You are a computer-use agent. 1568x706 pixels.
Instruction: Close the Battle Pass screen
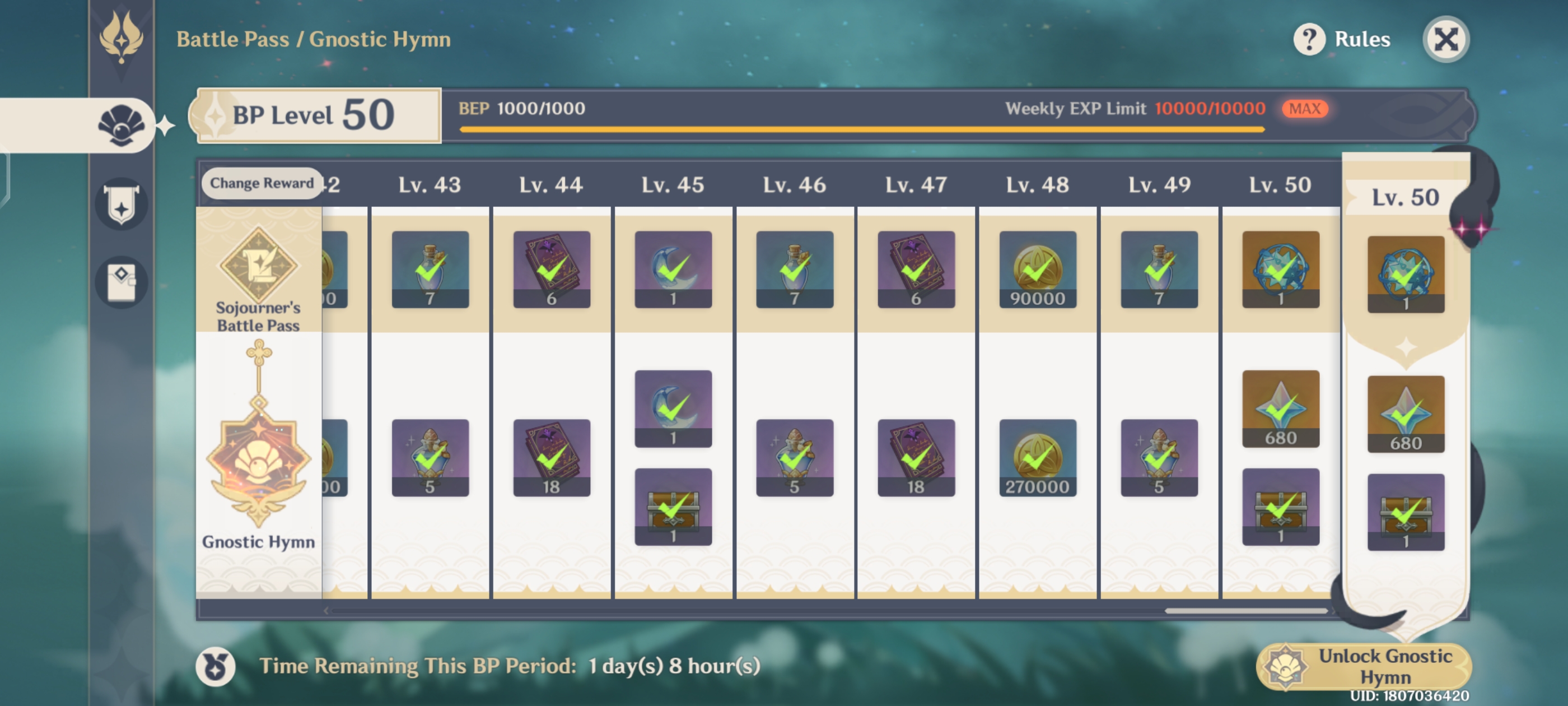click(1446, 40)
